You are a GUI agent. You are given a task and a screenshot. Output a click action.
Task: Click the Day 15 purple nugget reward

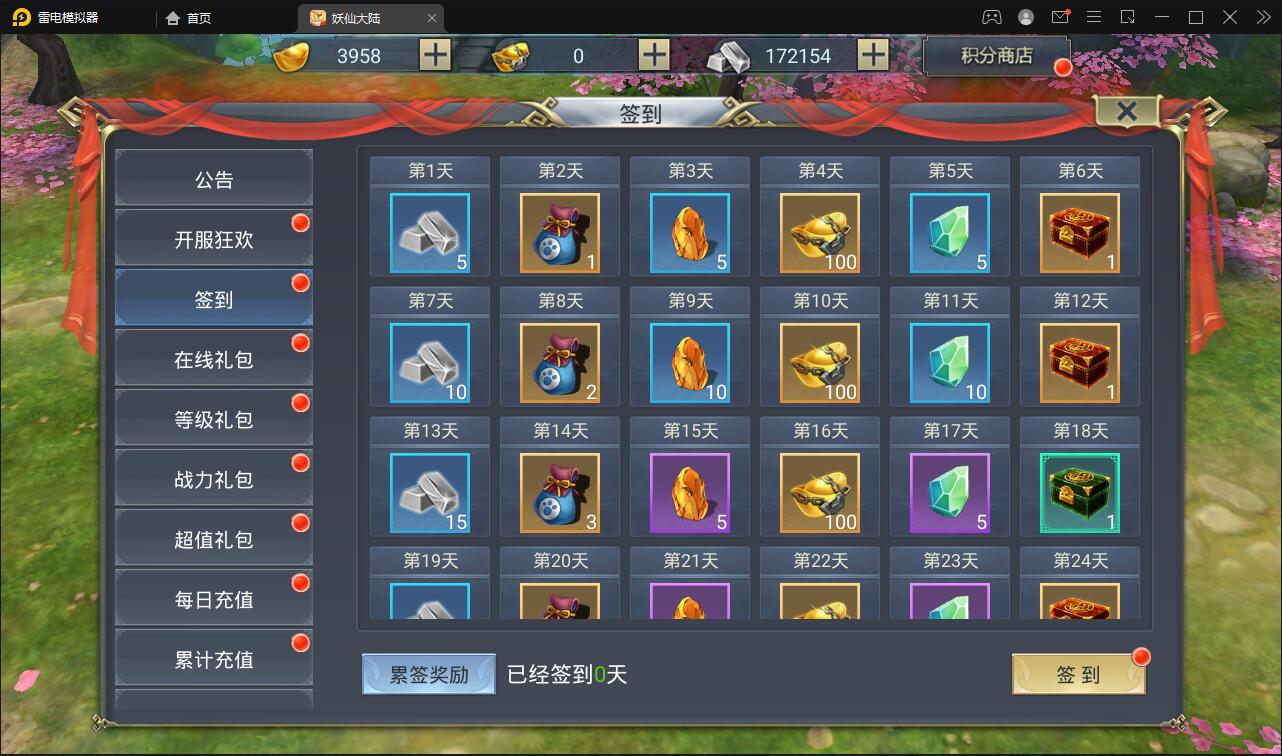(689, 494)
